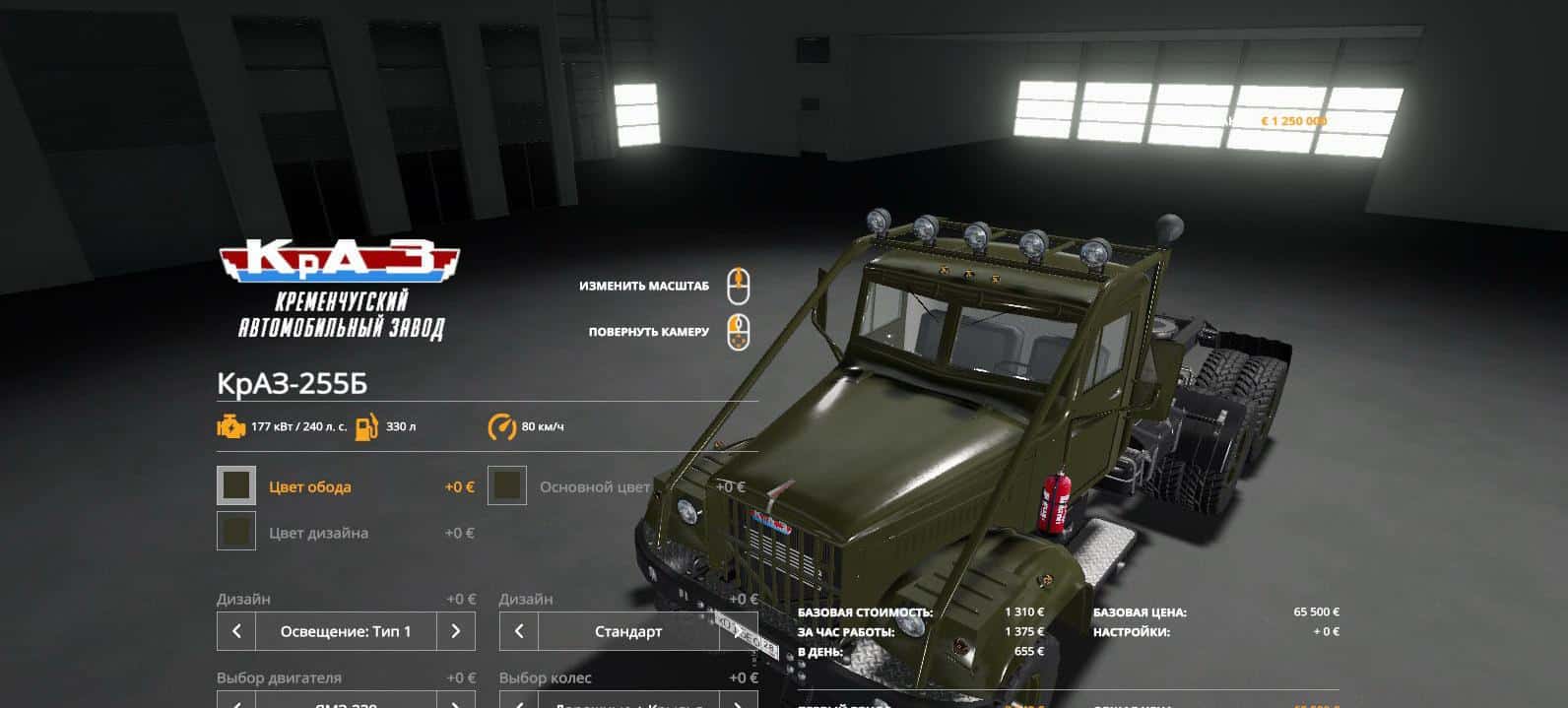Click the left arrow beside Стандарт design
1568x708 pixels.
[519, 631]
